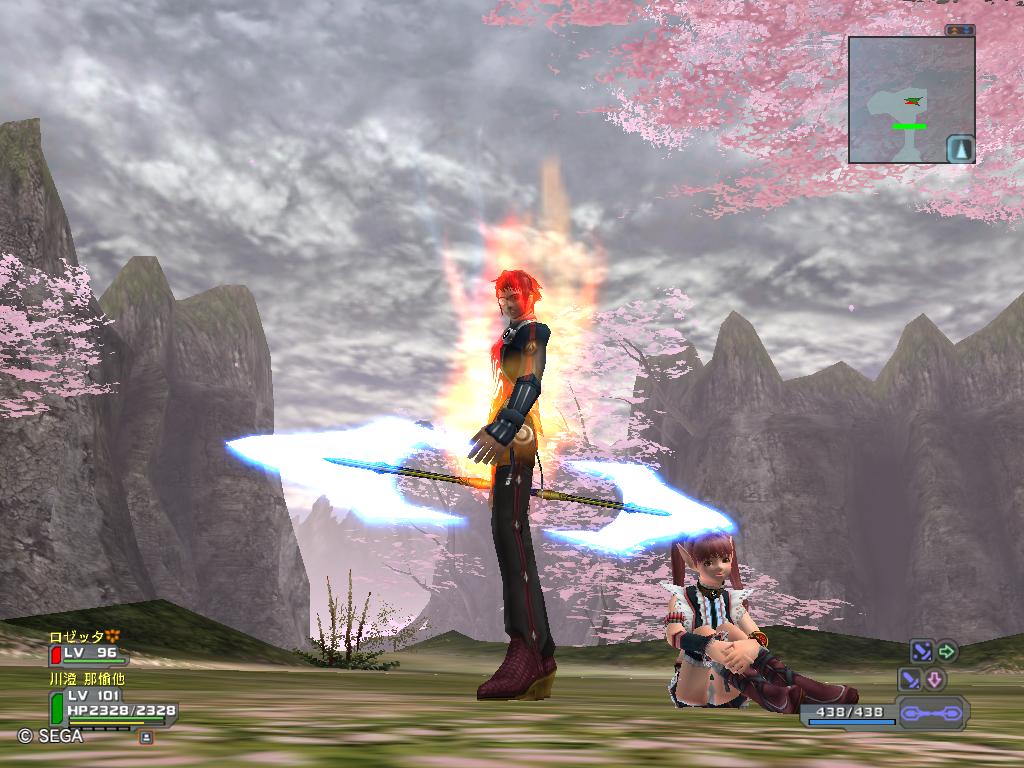The width and height of the screenshot is (1024, 768).
Task: Click the green right-arrow palette icon
Action: pyautogui.click(x=946, y=652)
